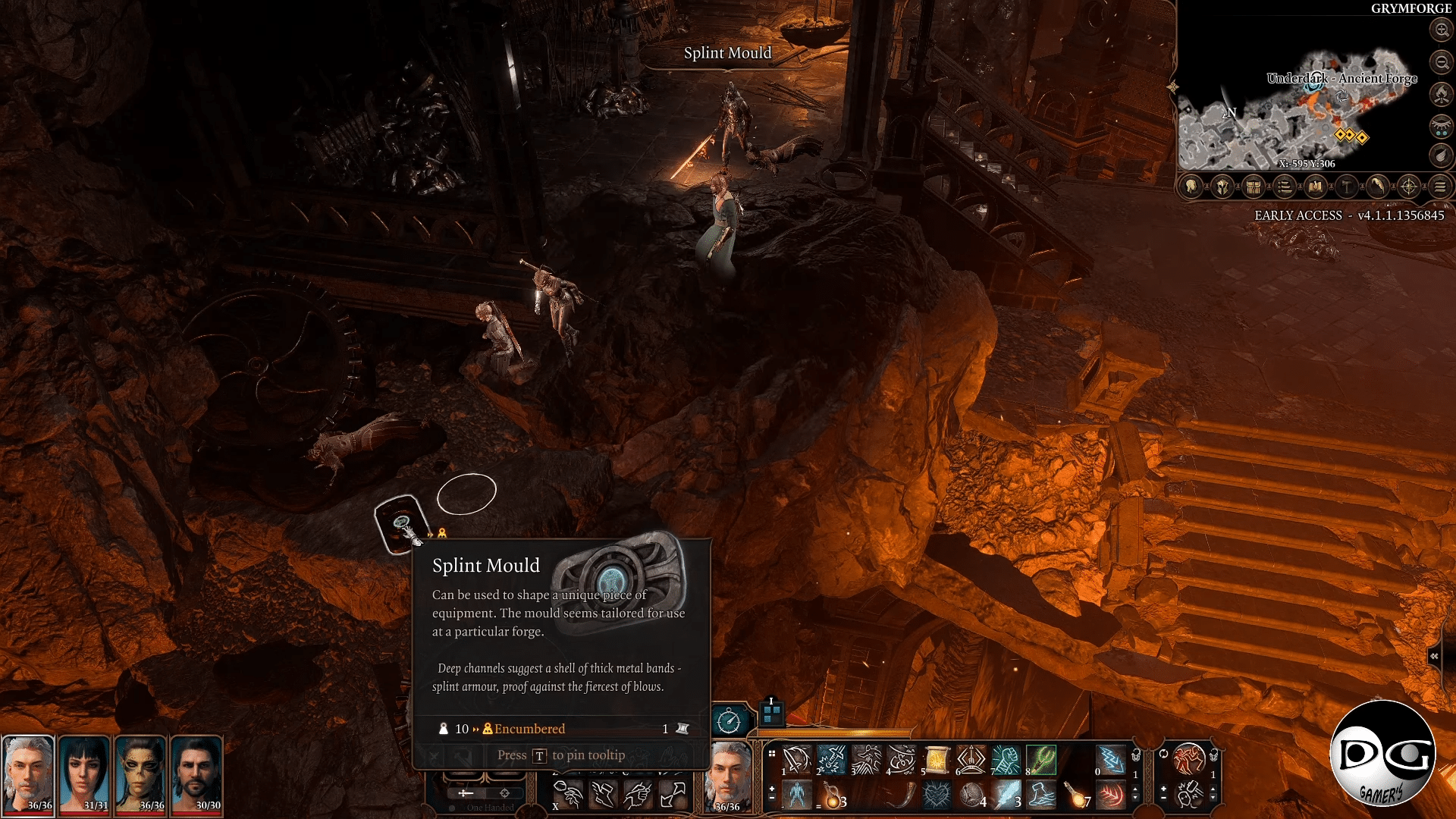Toggle the hotbar lock padlock
Viewport: 1456px width, 819px height.
tap(1135, 756)
